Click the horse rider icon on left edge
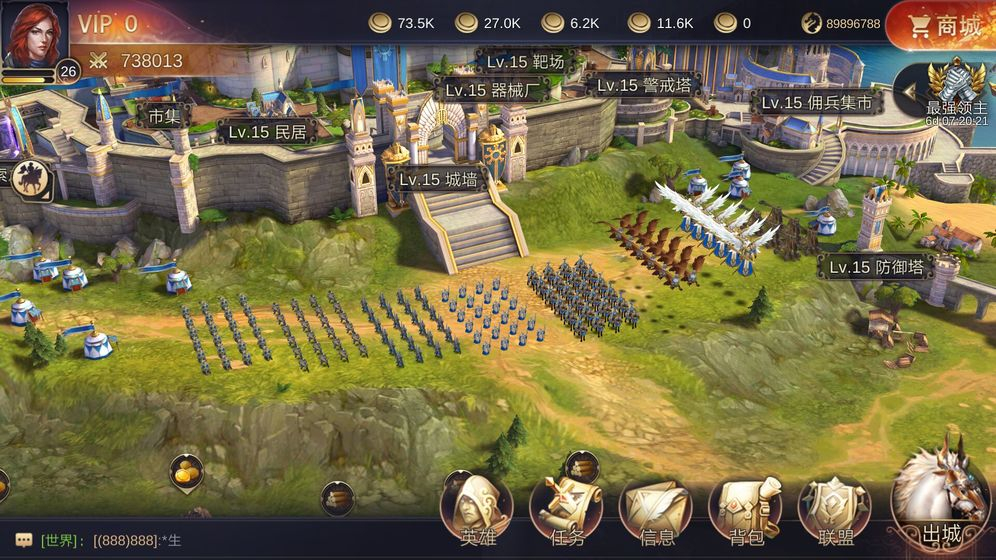Image resolution: width=996 pixels, height=560 pixels. click(x=32, y=179)
